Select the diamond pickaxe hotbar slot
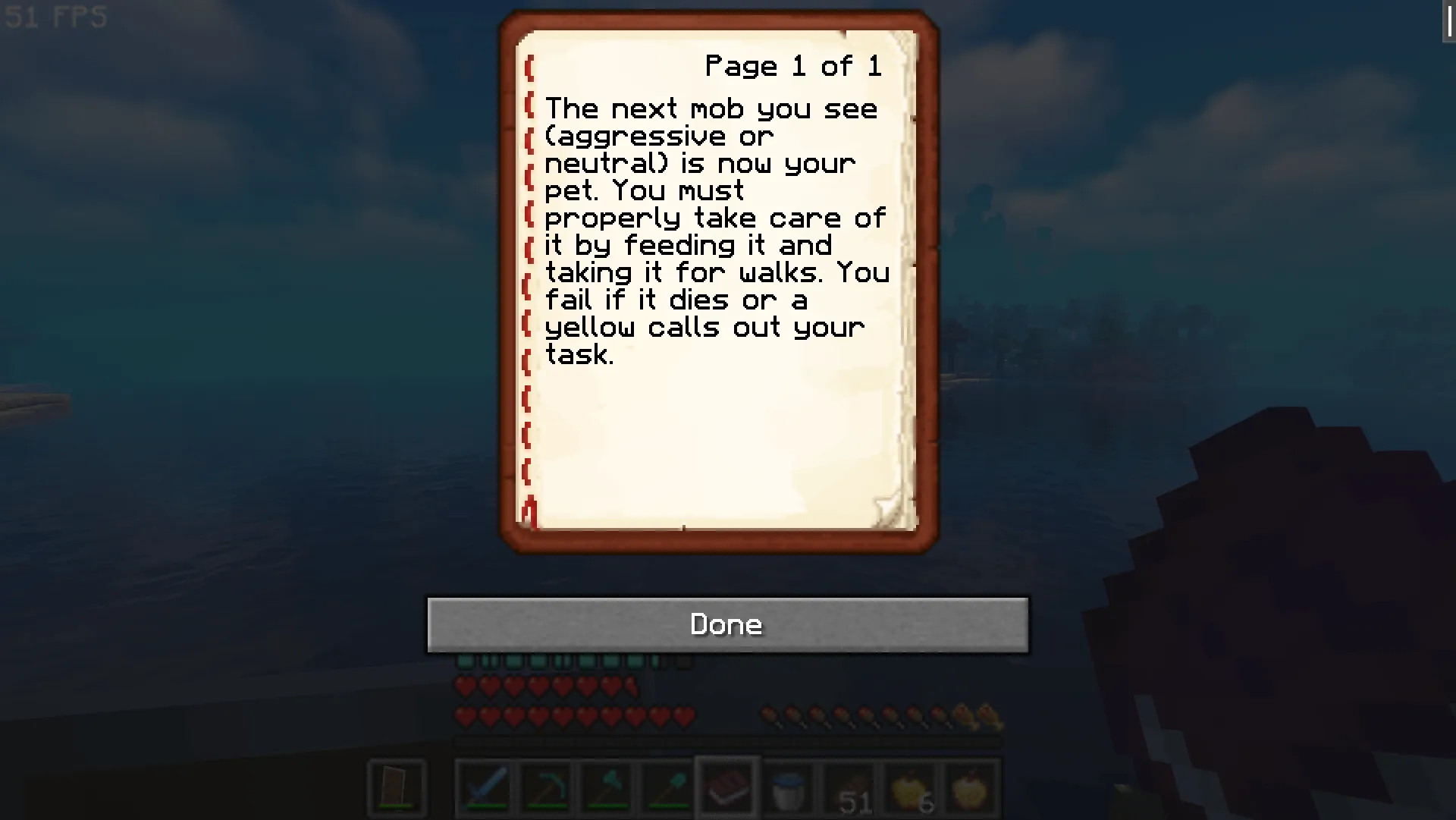 click(x=546, y=789)
